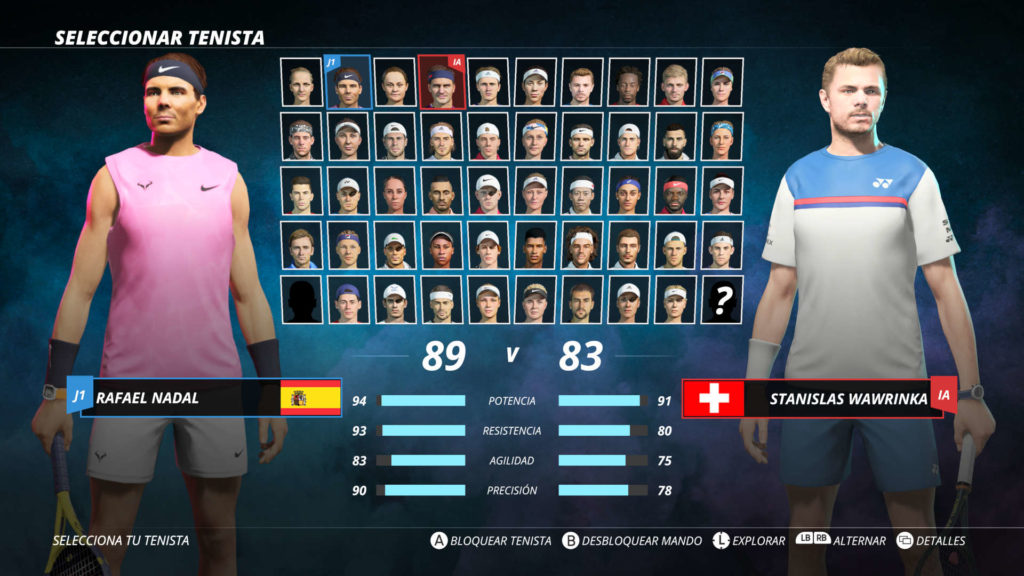This screenshot has height=576, width=1024.
Task: Pick the question mark random player tile
Action: 722,298
